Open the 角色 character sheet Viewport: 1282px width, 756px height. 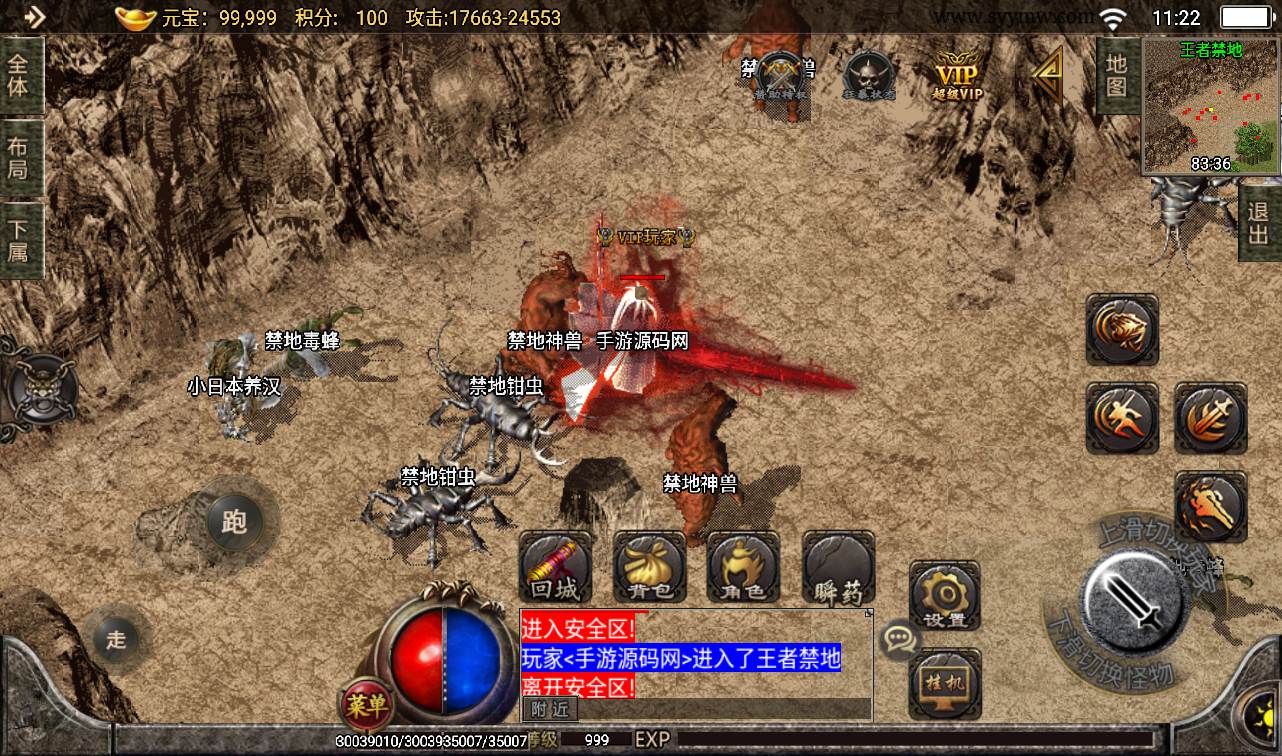coord(743,568)
